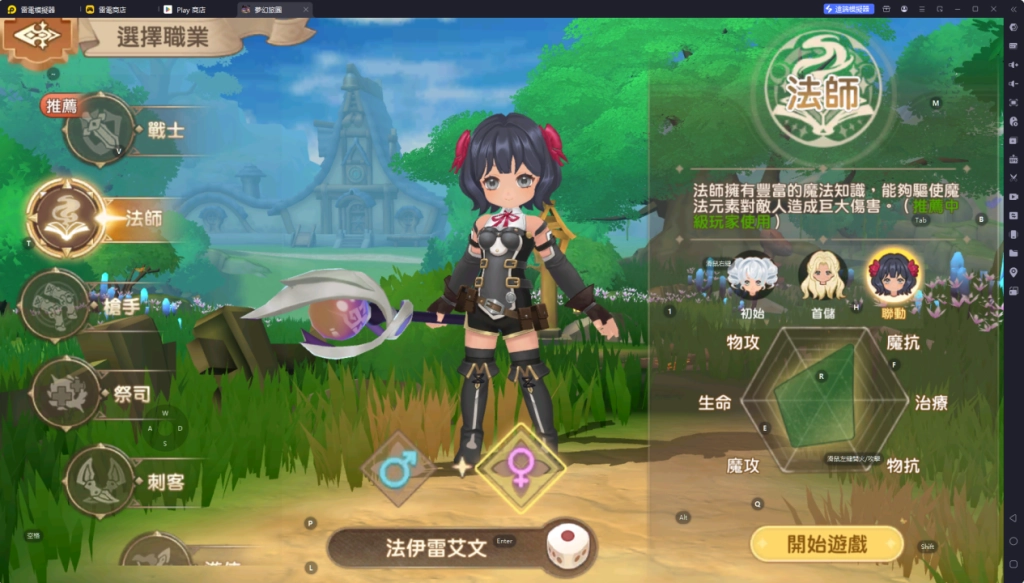Select the 聯動 dark-haired appearance
1024x583 pixels.
pos(892,276)
